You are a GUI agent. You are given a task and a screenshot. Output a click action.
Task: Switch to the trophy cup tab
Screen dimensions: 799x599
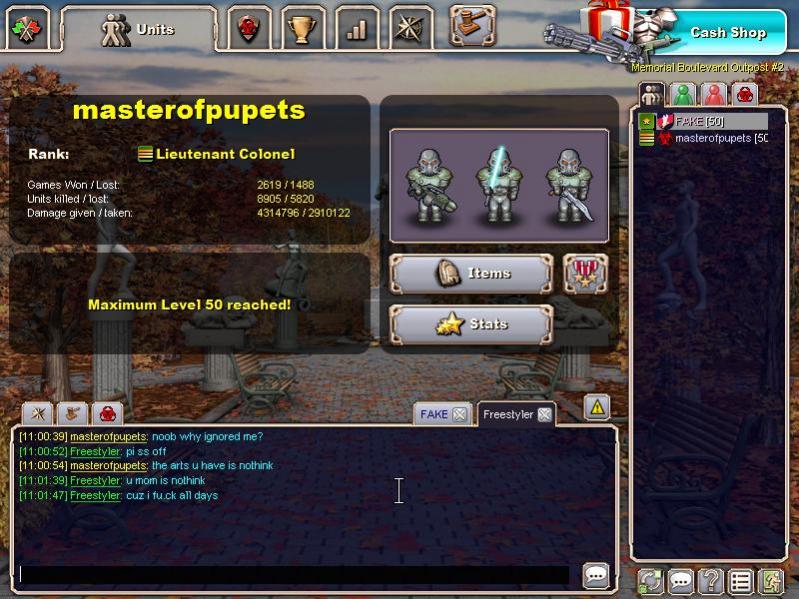302,29
